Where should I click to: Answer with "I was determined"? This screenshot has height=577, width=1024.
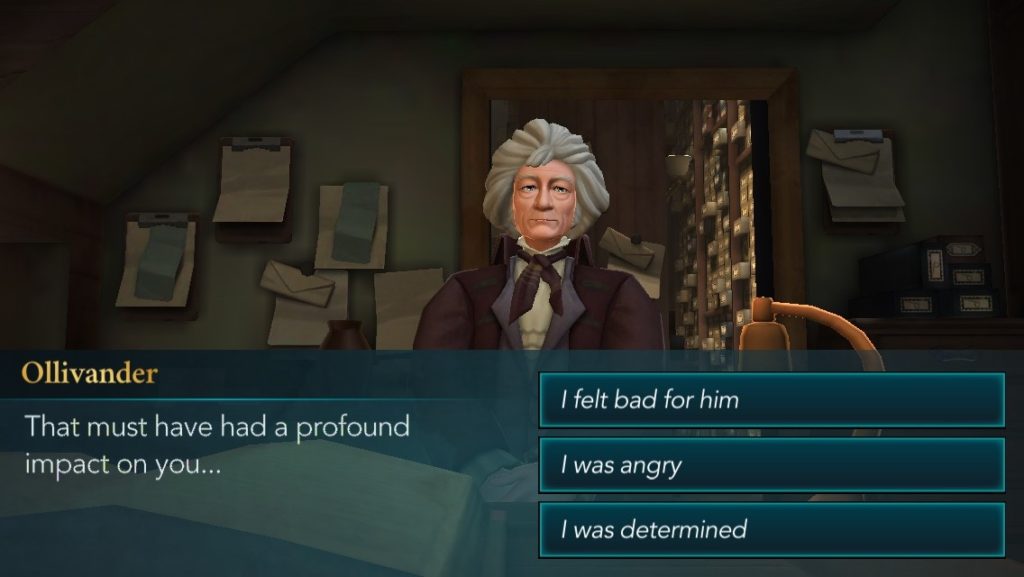(771, 529)
